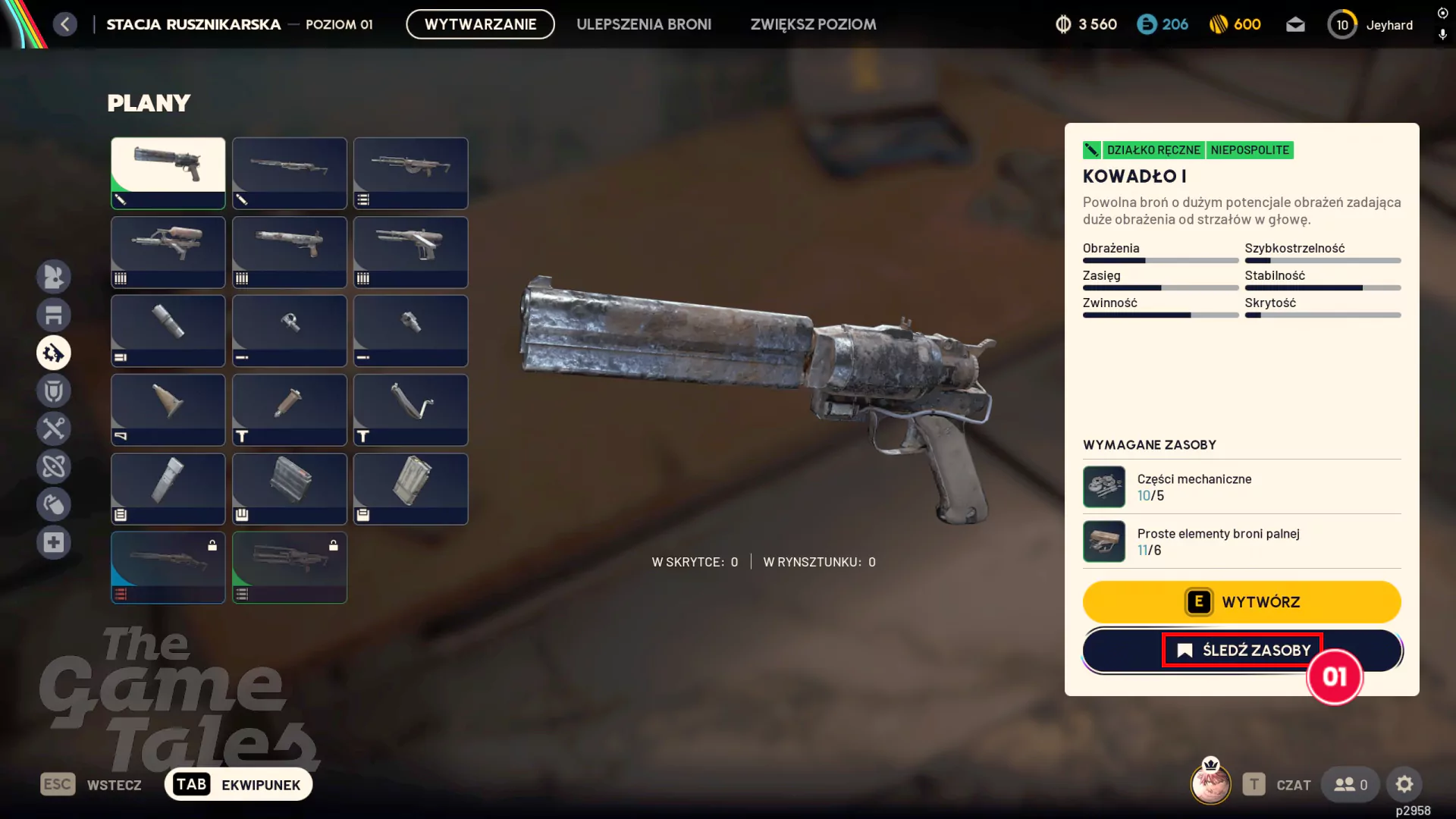Switch to ULEPSZENIA BRONI tab
1456x819 pixels.
644,24
